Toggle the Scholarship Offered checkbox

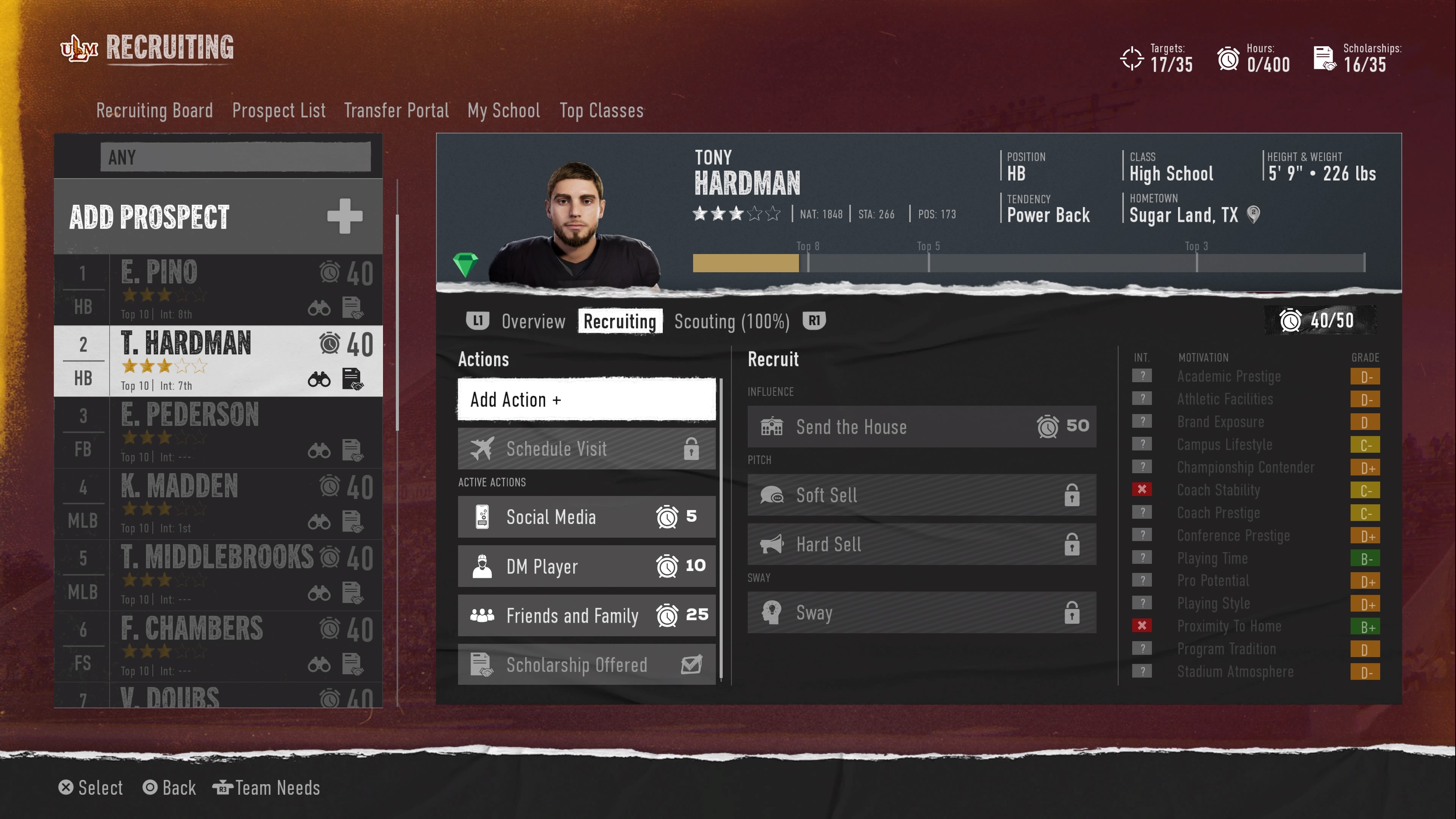[x=691, y=665]
